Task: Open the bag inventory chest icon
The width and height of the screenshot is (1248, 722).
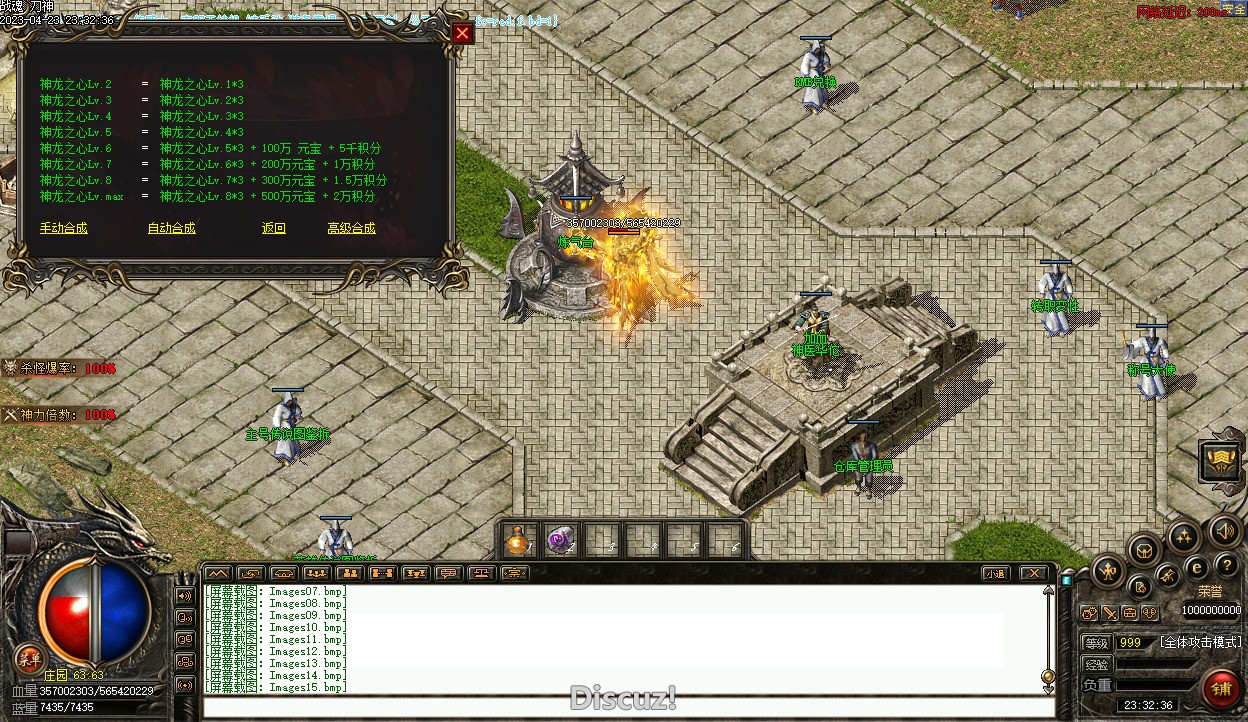Action: click(1145, 549)
